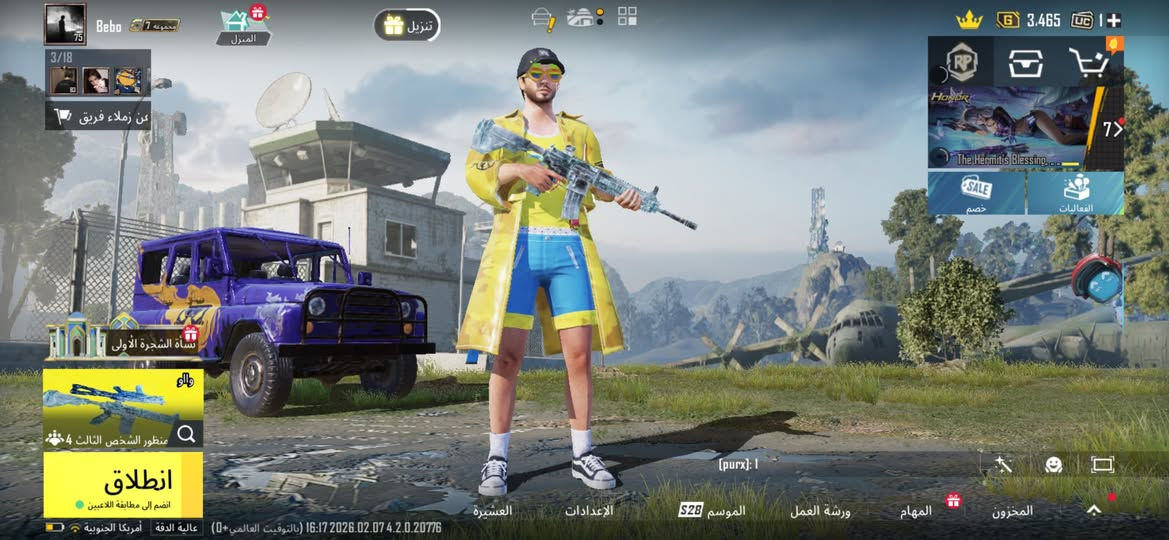Click the تنزيل download button

tap(407, 25)
